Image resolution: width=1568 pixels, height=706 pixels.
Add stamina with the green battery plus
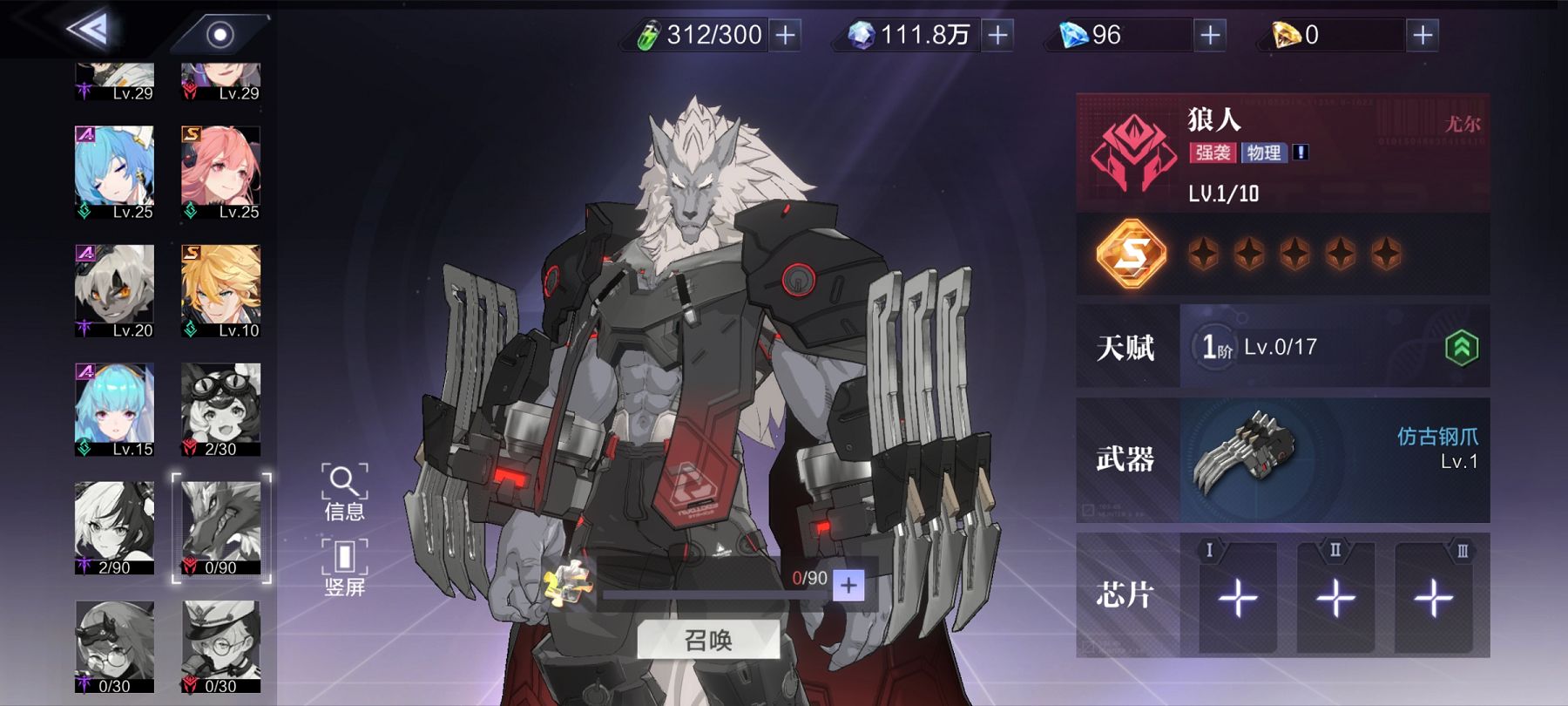785,35
